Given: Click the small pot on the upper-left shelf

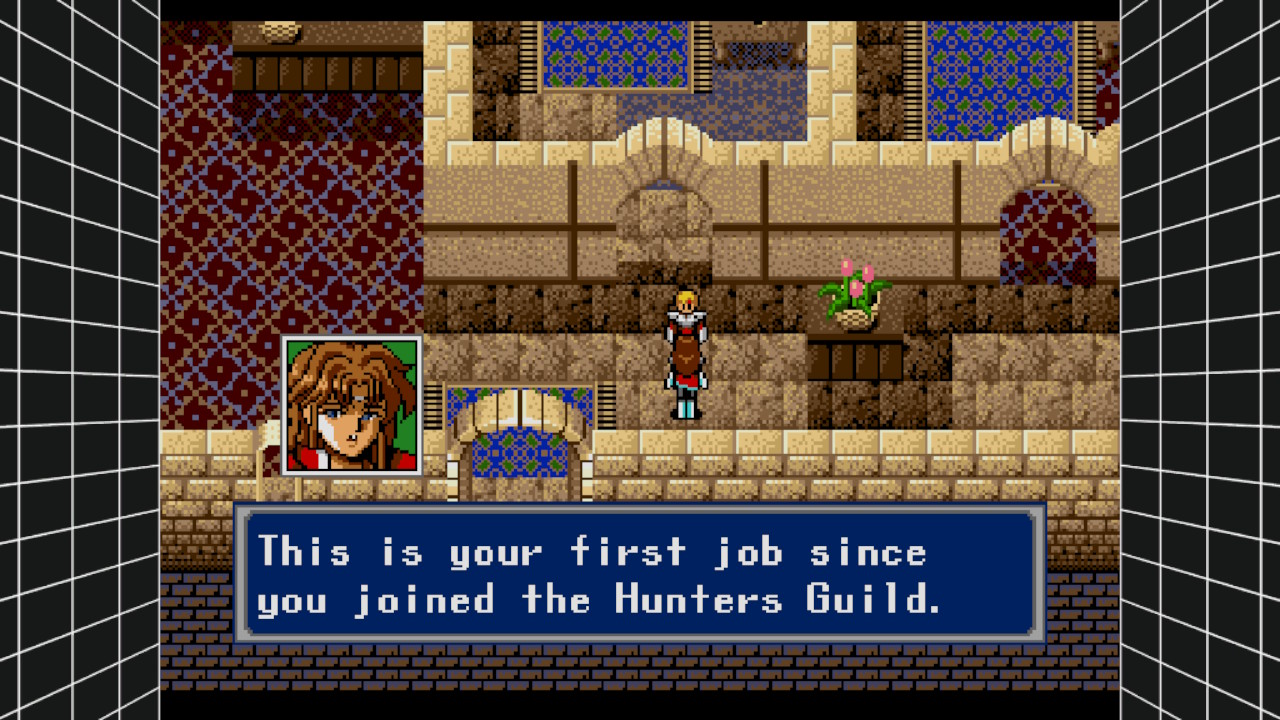Looking at the screenshot, I should pyautogui.click(x=280, y=30).
